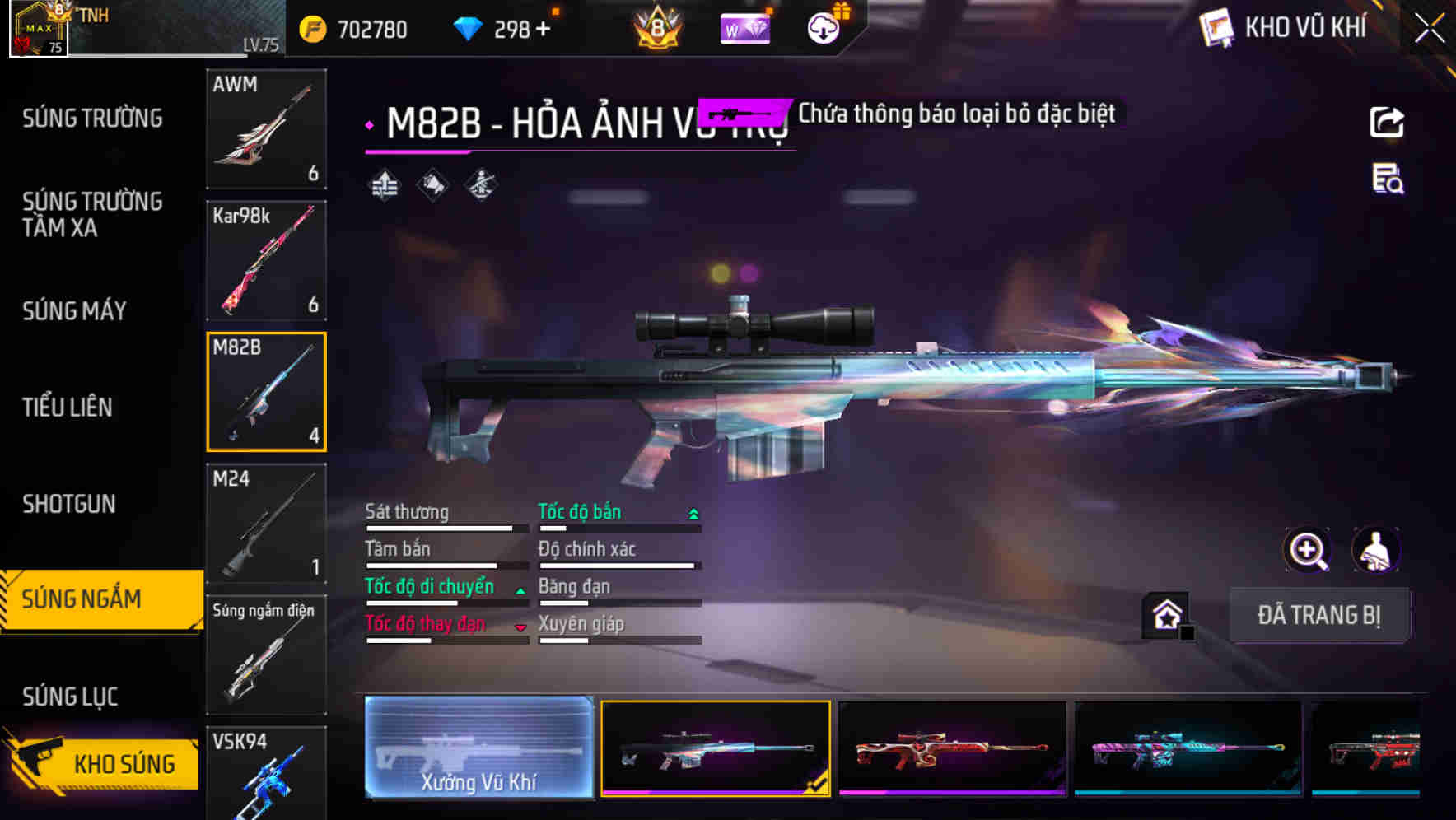
Task: Toggle selection of the equipped skin thumbnail
Action: pos(715,748)
